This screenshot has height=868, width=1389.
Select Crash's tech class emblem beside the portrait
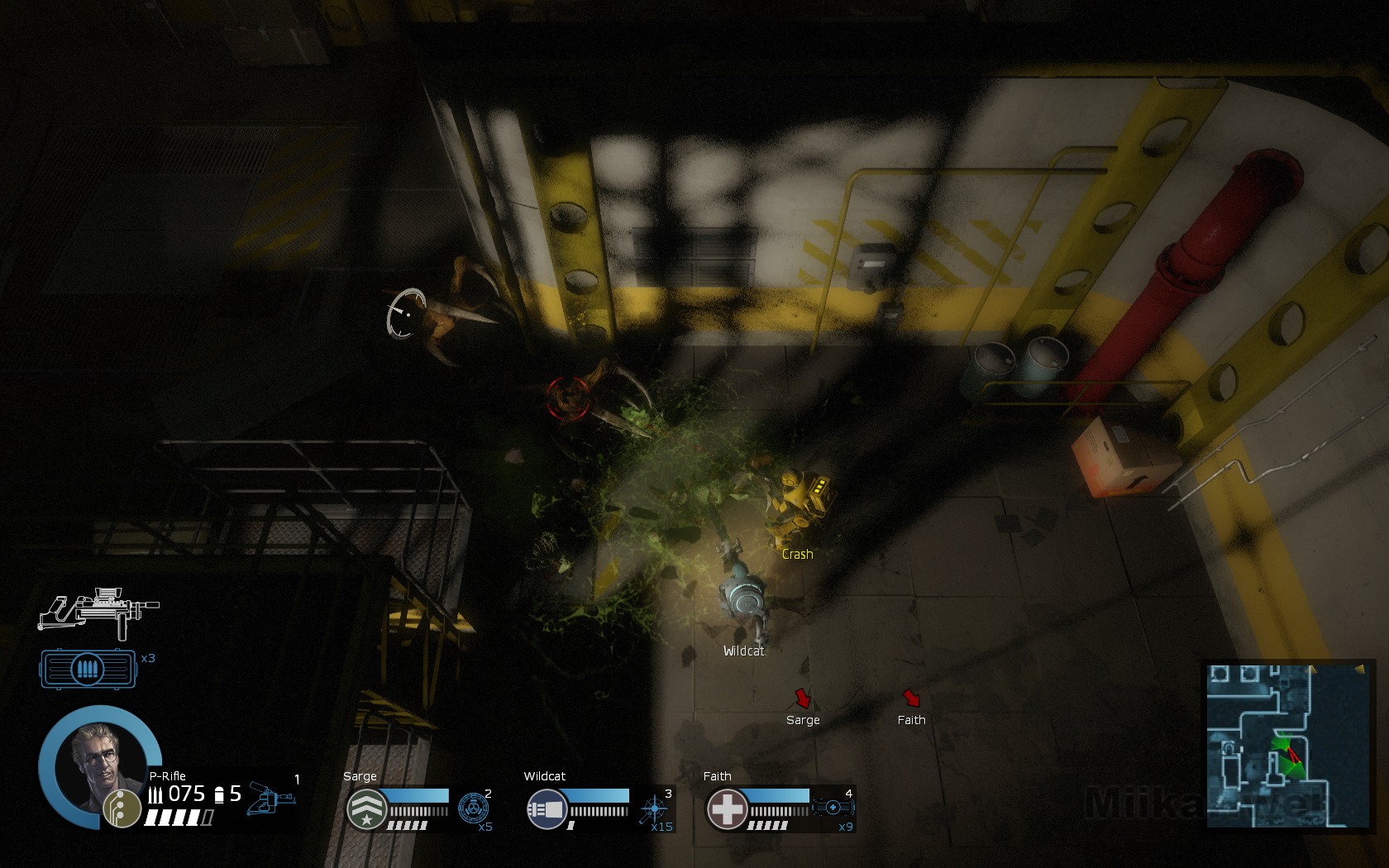pyautogui.click(x=122, y=808)
